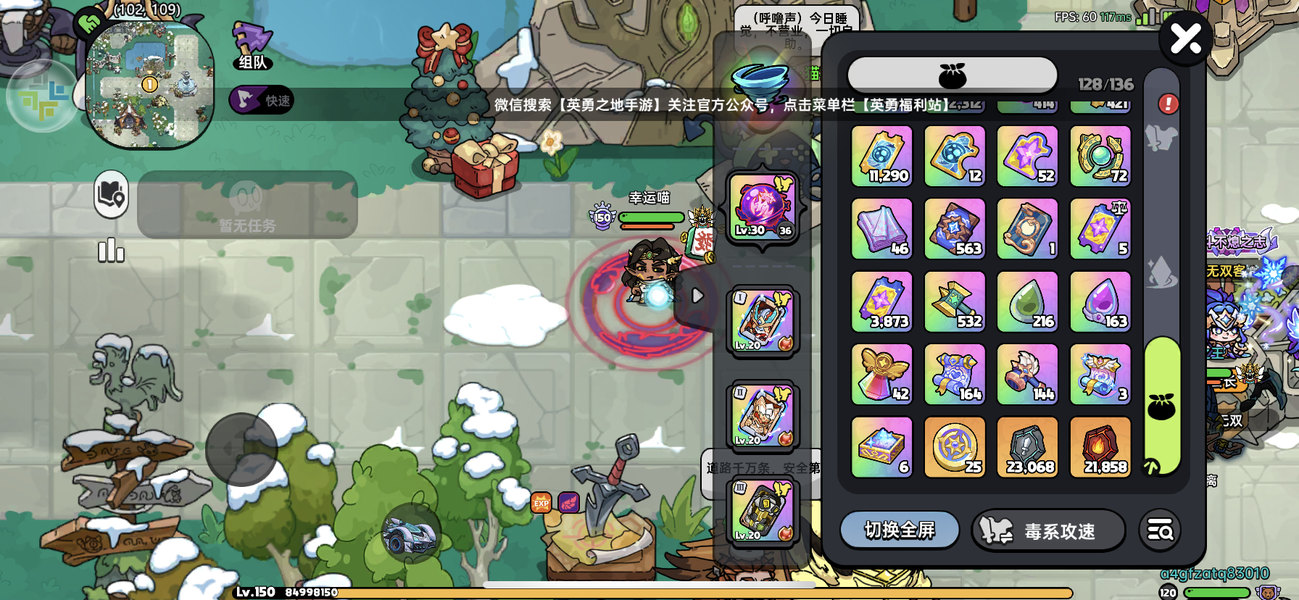Close the inventory bag panel

click(1185, 39)
